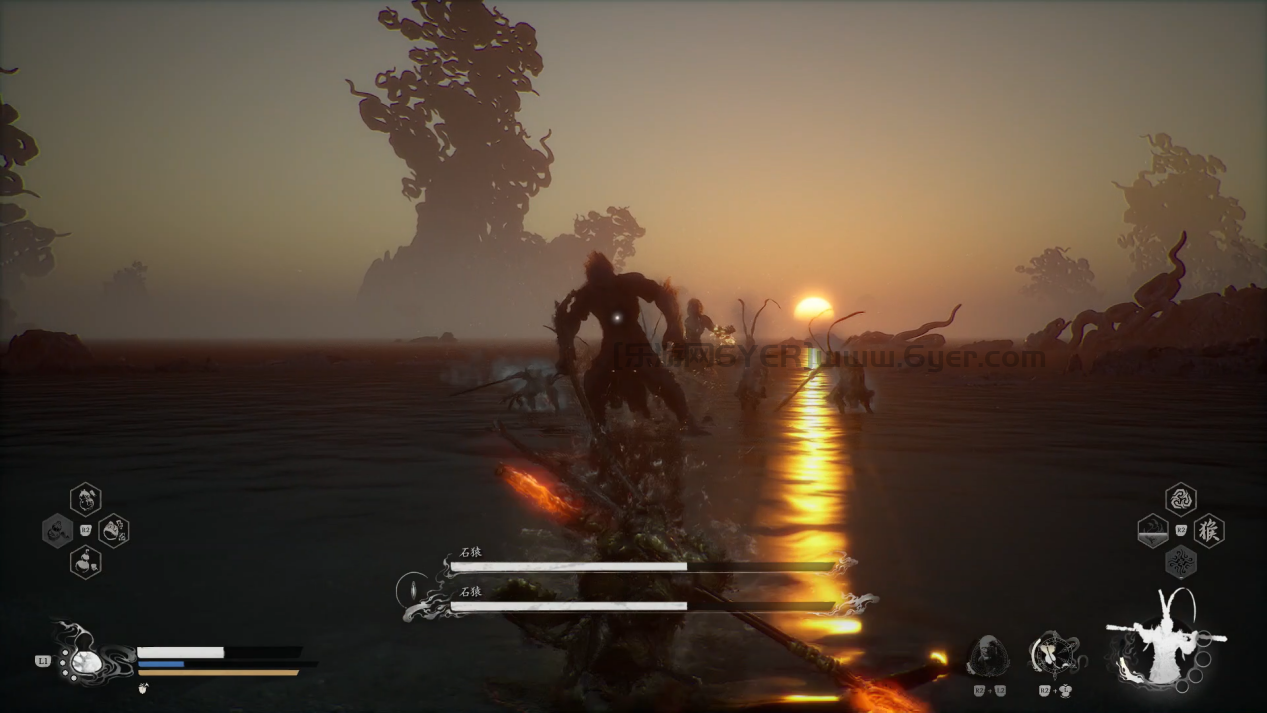Trigger the old man spirit skill icon
The image size is (1267, 713).
tap(988, 656)
